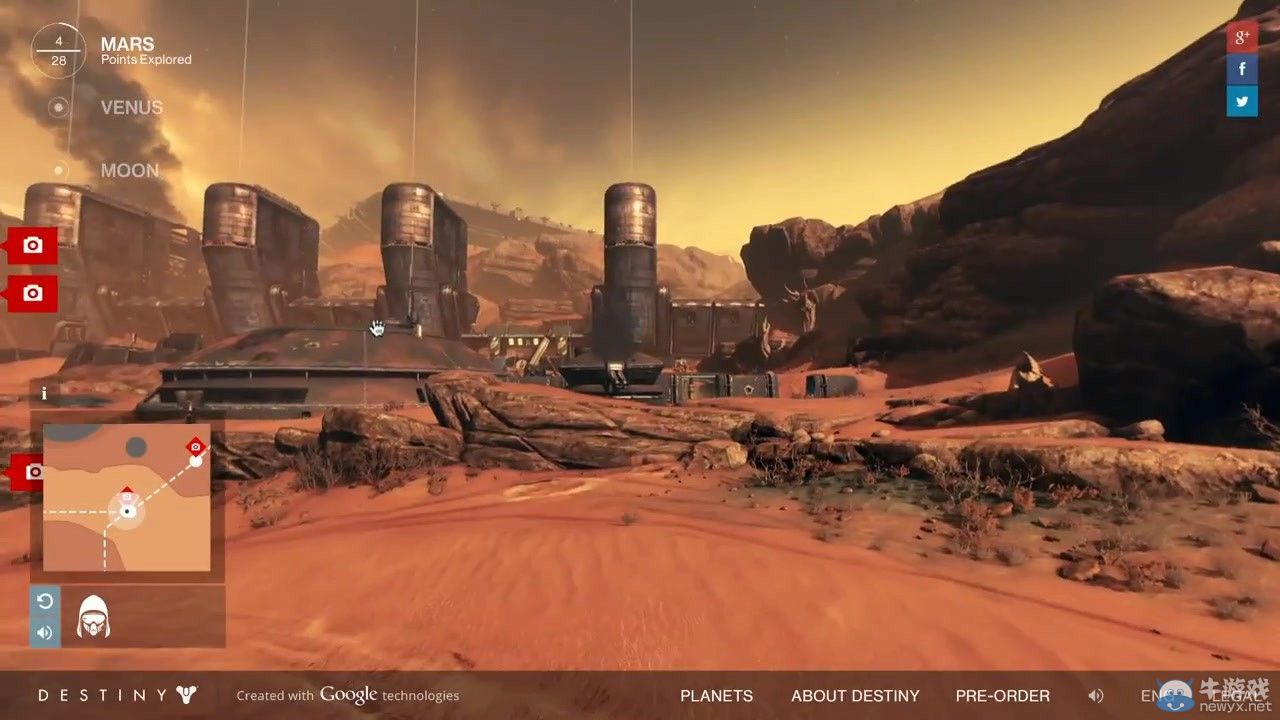Toggle sound using the bottom bar speaker icon
This screenshot has height=720, width=1280.
click(x=1096, y=695)
